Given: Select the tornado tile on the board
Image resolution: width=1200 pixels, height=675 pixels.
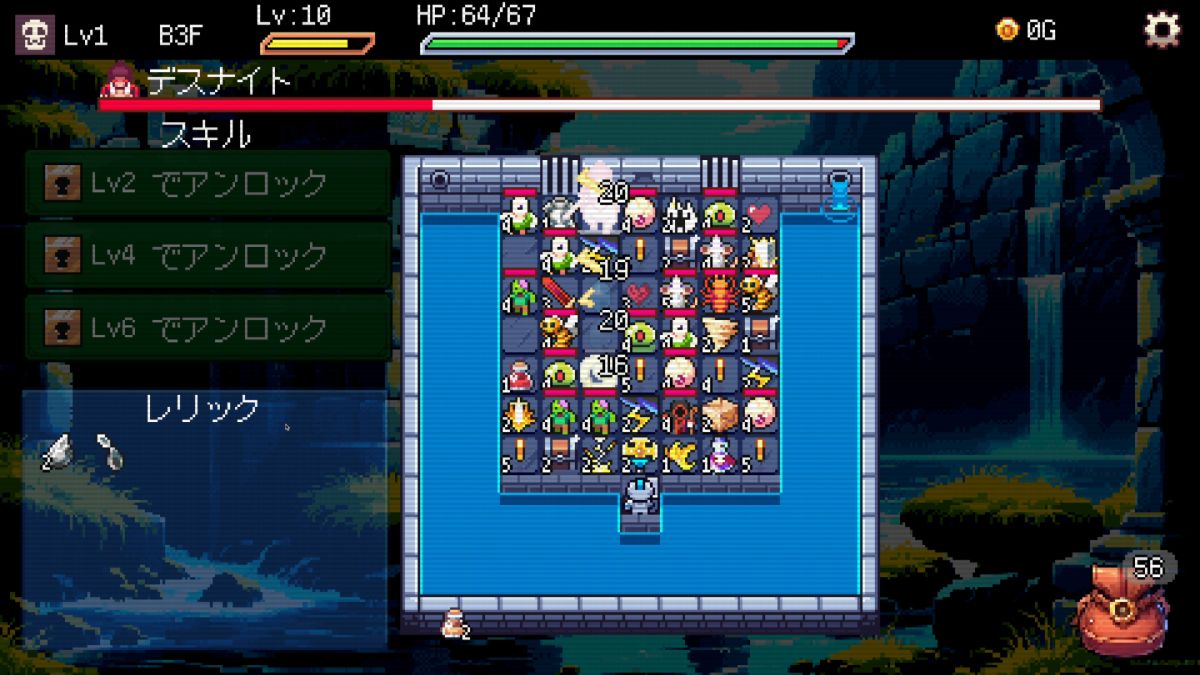Looking at the screenshot, I should click(719, 334).
